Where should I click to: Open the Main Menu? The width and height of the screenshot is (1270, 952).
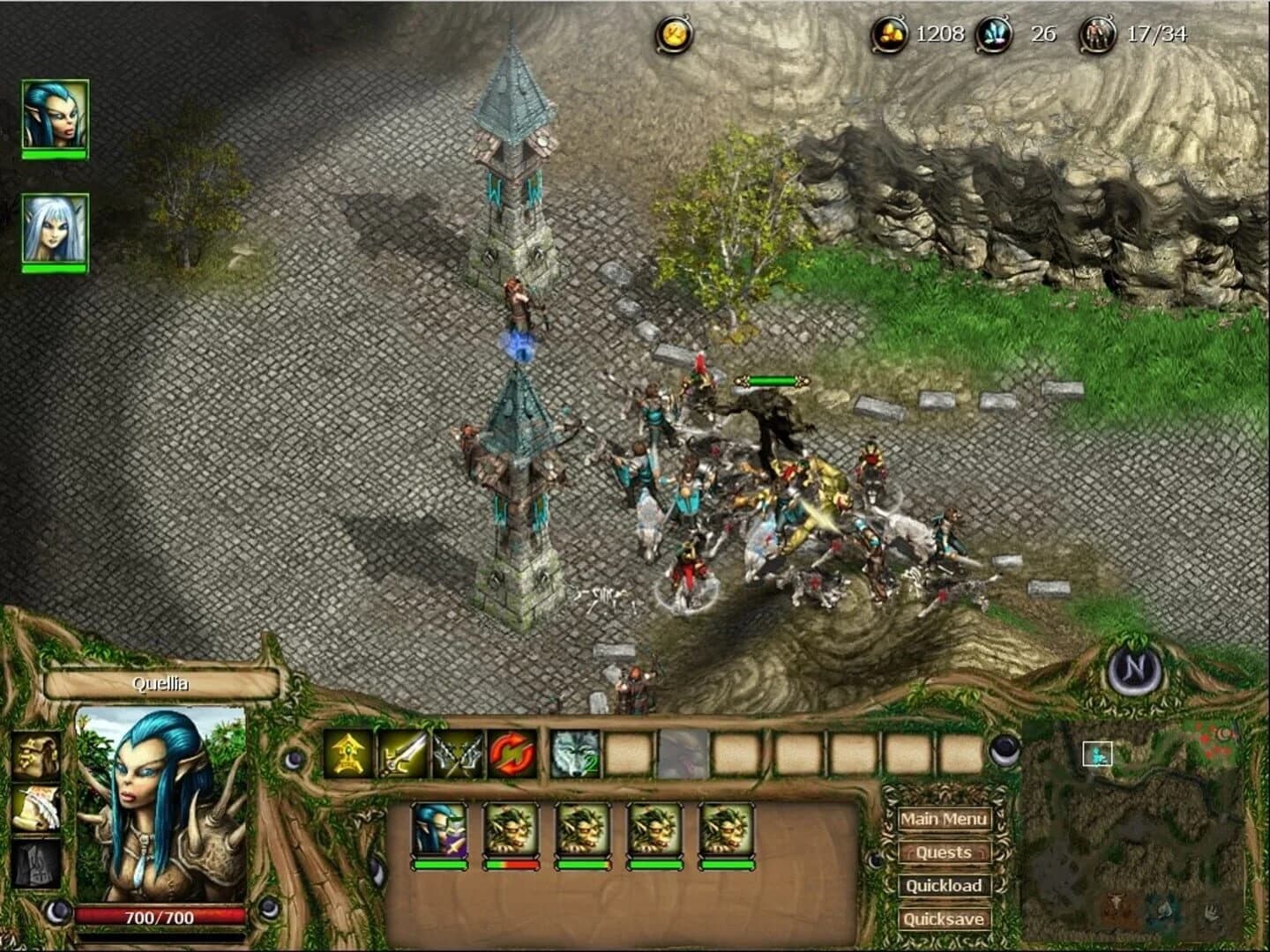click(x=944, y=820)
